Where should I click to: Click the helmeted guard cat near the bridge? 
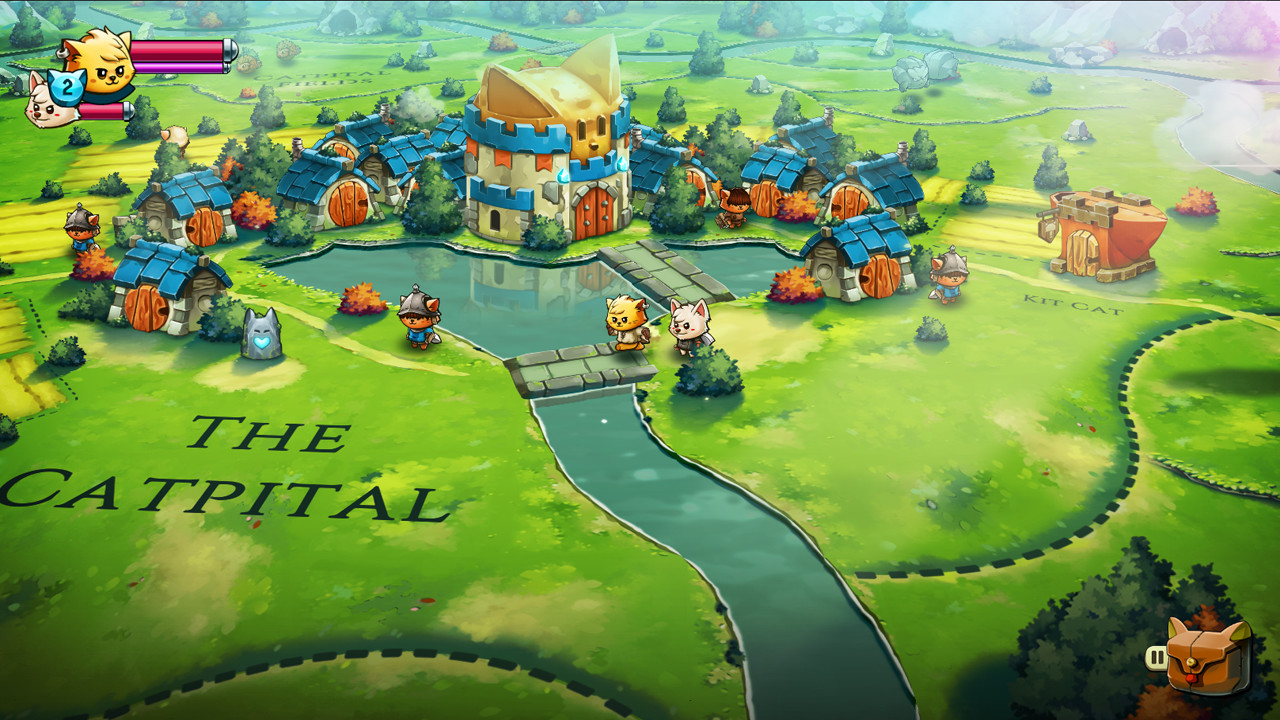420,320
